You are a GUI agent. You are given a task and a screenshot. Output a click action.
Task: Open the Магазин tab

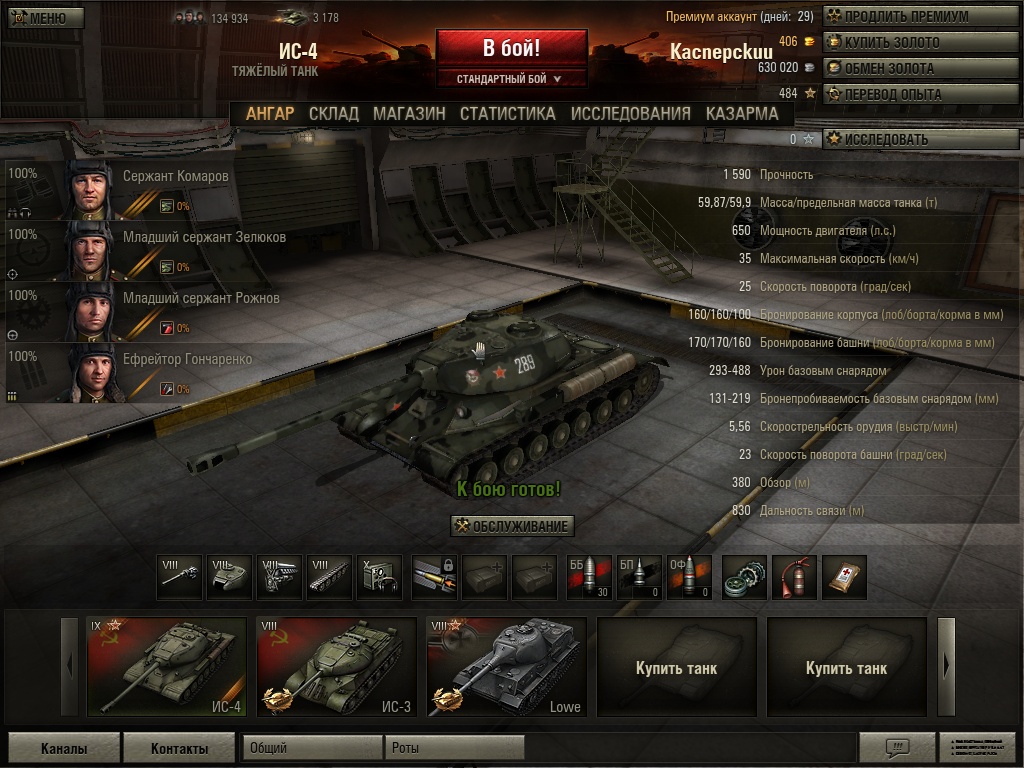(x=409, y=113)
